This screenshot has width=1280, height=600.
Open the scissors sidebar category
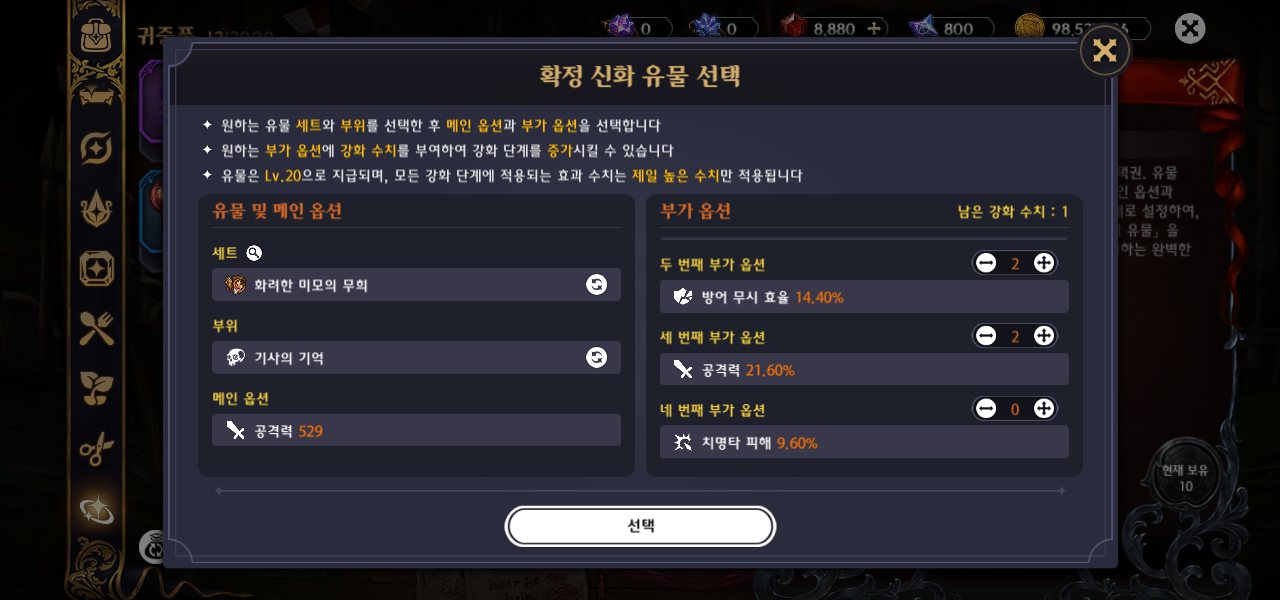tap(97, 450)
